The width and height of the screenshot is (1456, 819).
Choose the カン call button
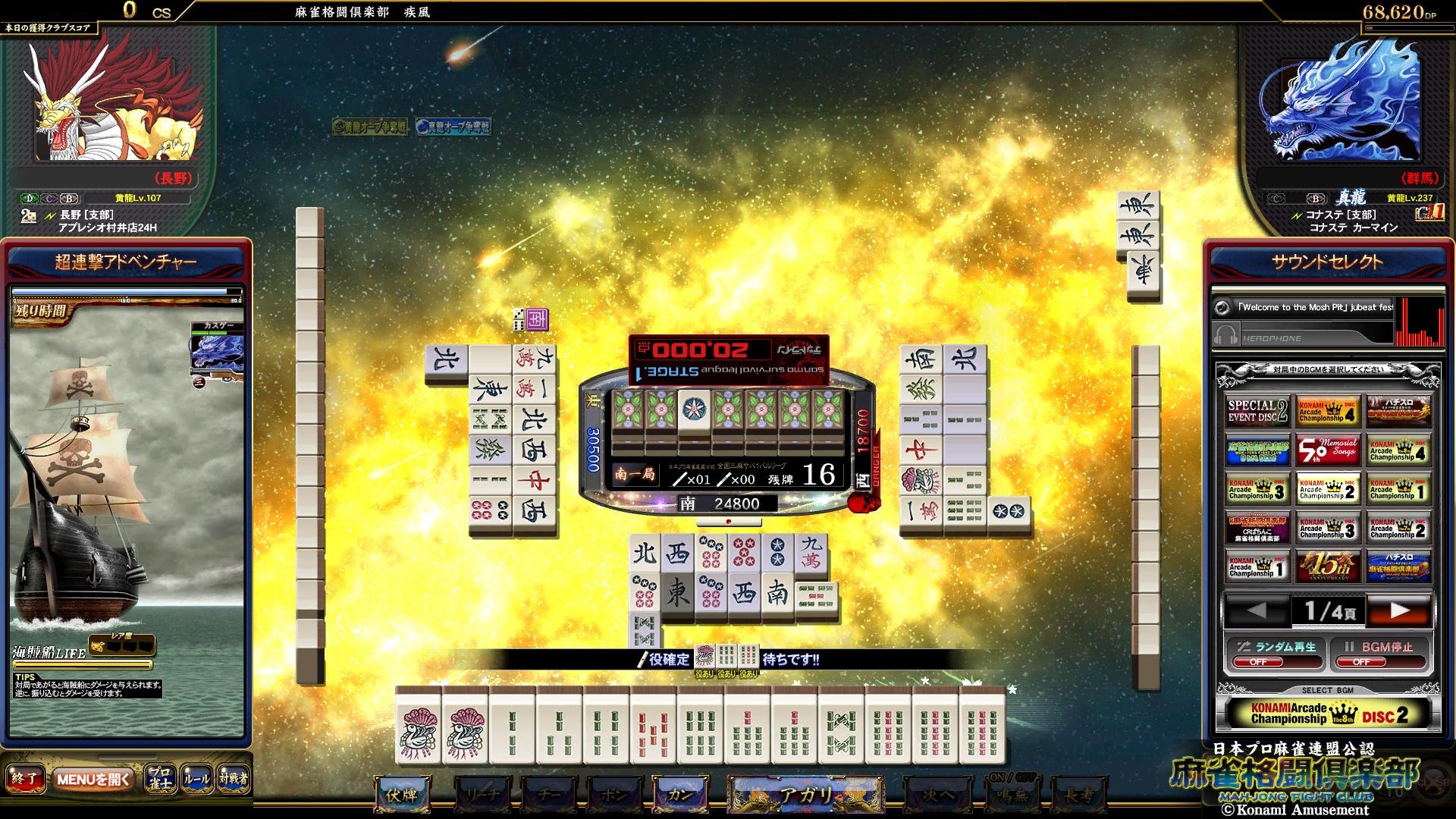coord(679,794)
